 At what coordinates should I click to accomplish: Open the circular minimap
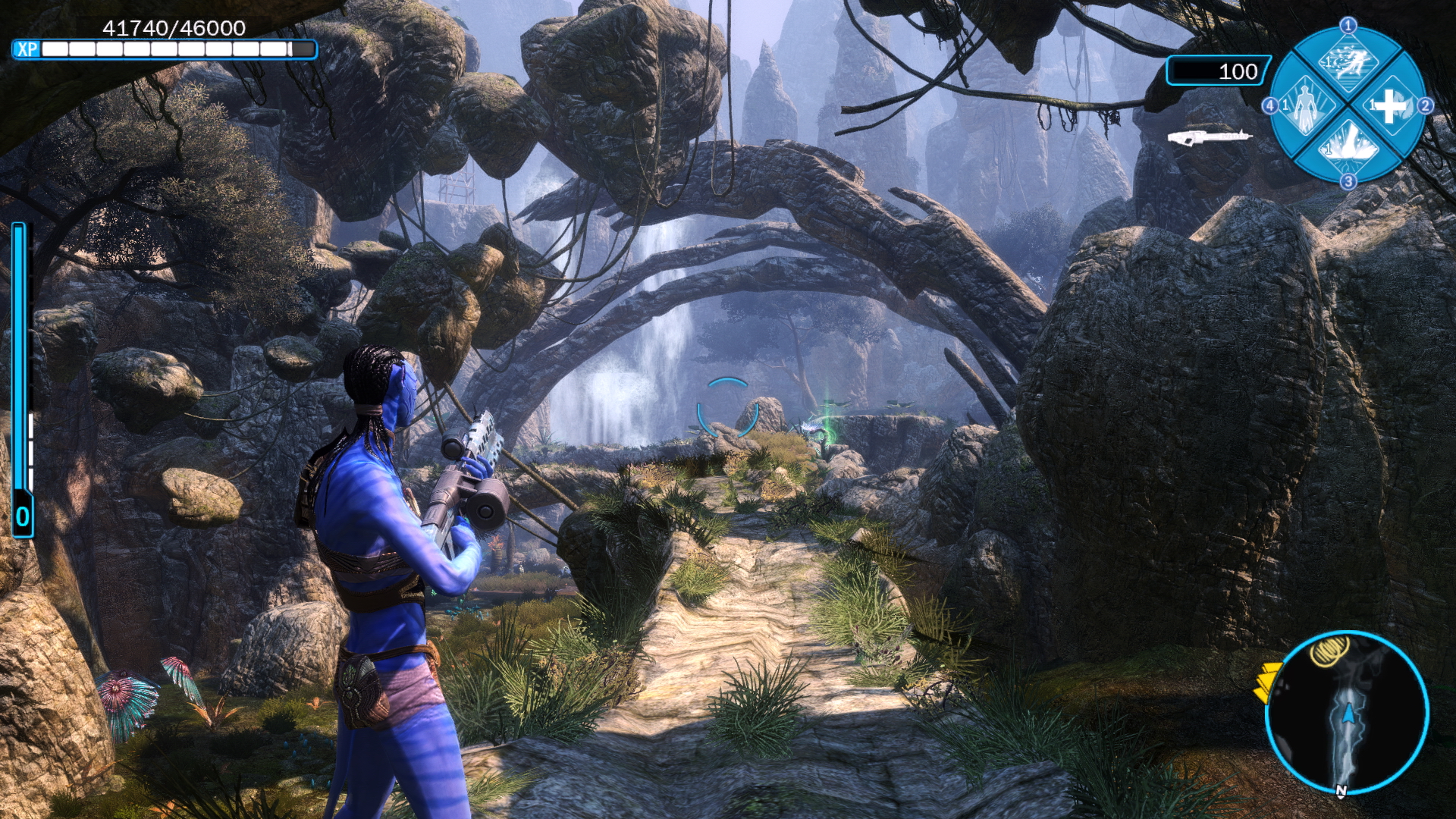pos(1348,713)
